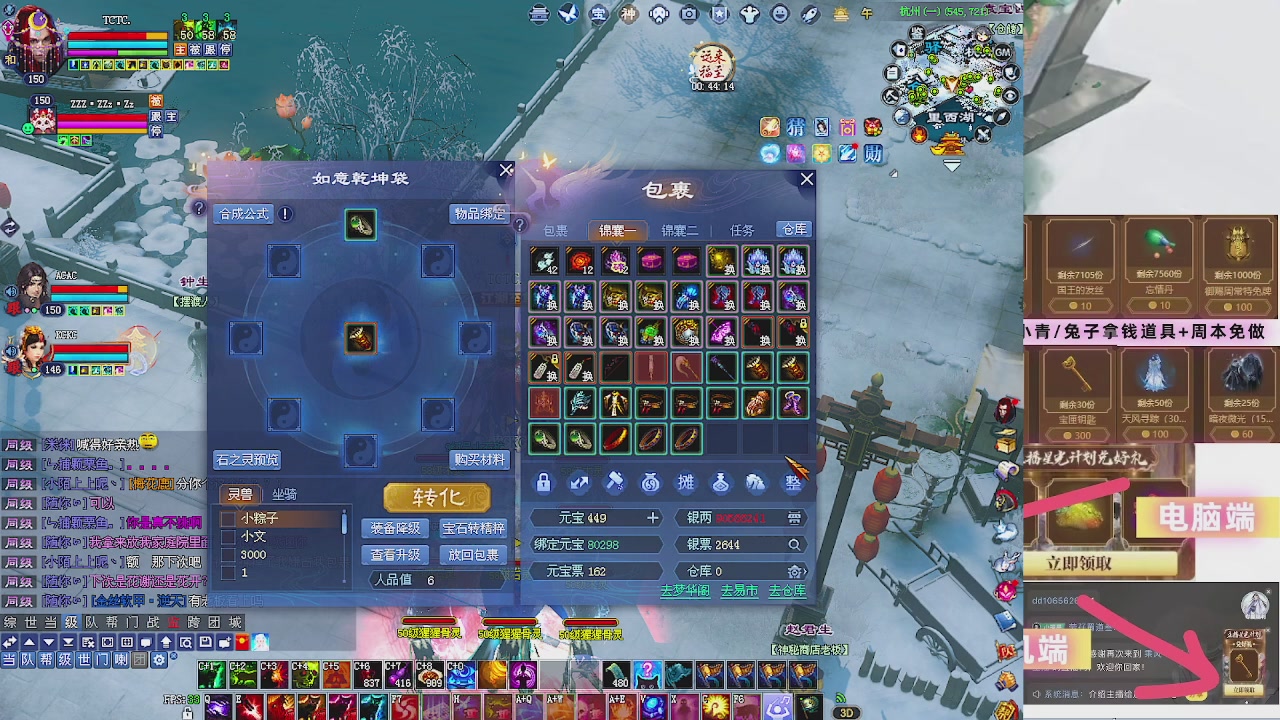The image size is (1280, 720).
Task: Open the 任务 quest items tab
Action: 742,231
